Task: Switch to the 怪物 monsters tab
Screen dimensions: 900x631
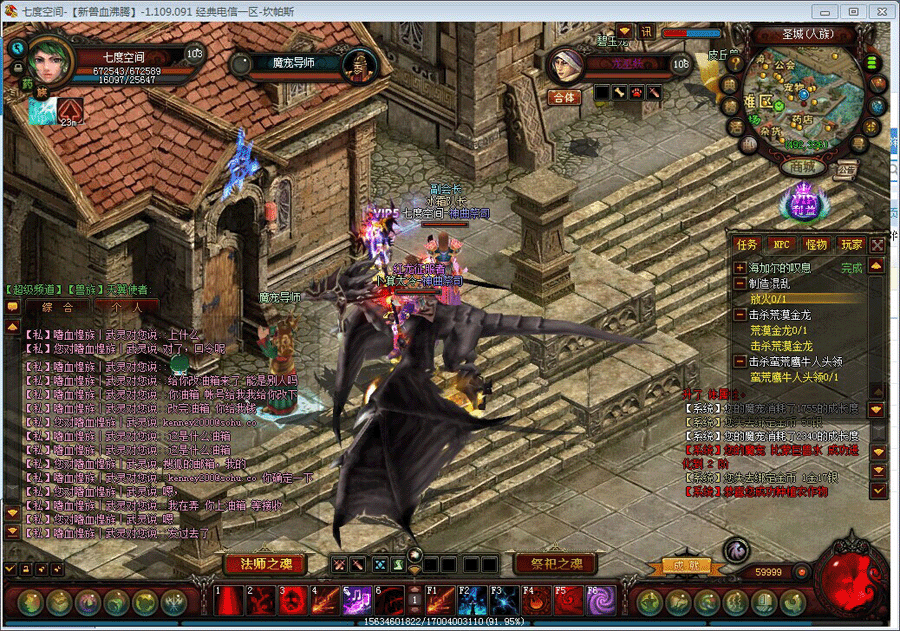Action: coord(816,244)
